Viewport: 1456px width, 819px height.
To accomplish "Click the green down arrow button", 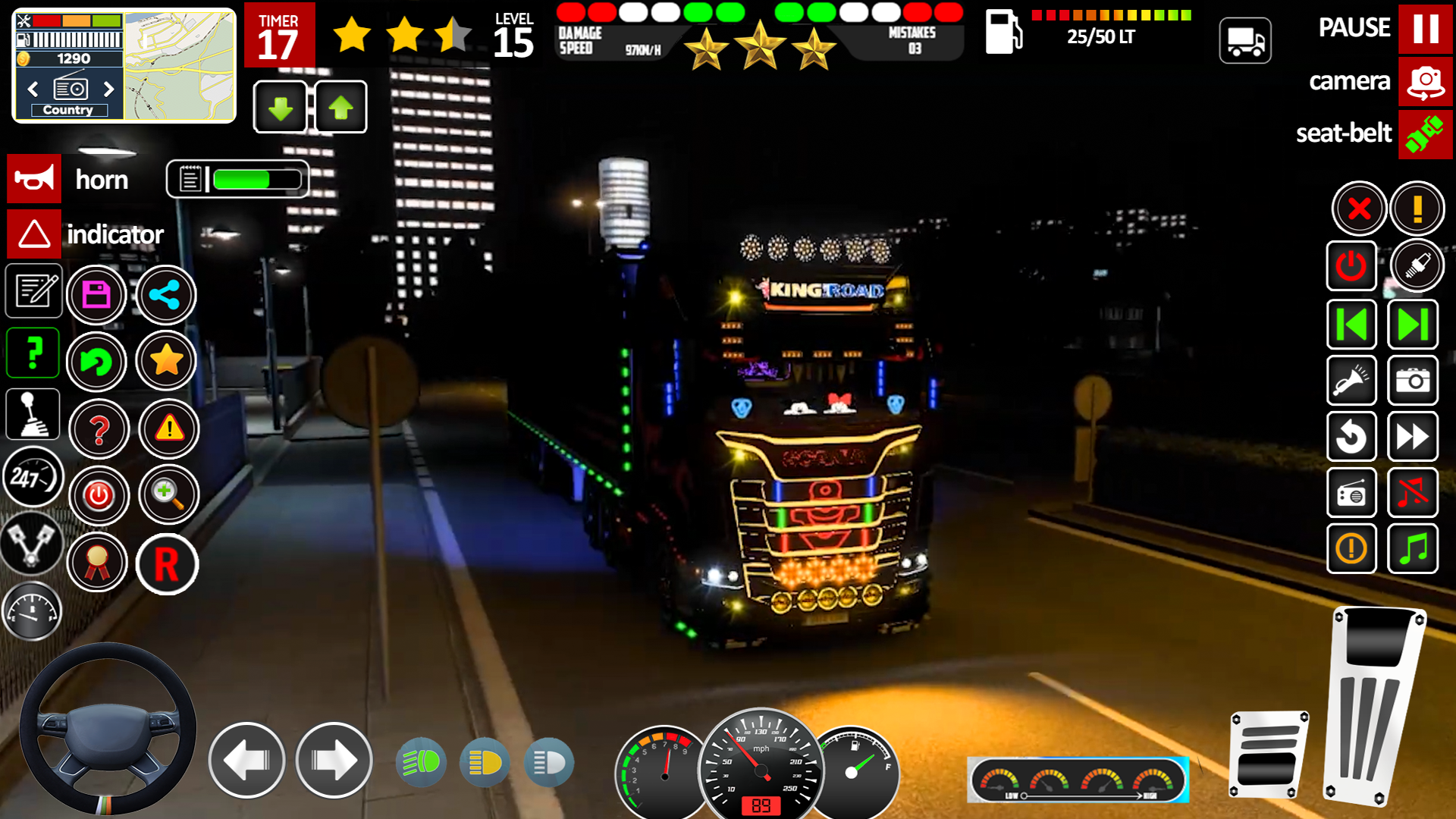I will pyautogui.click(x=281, y=107).
